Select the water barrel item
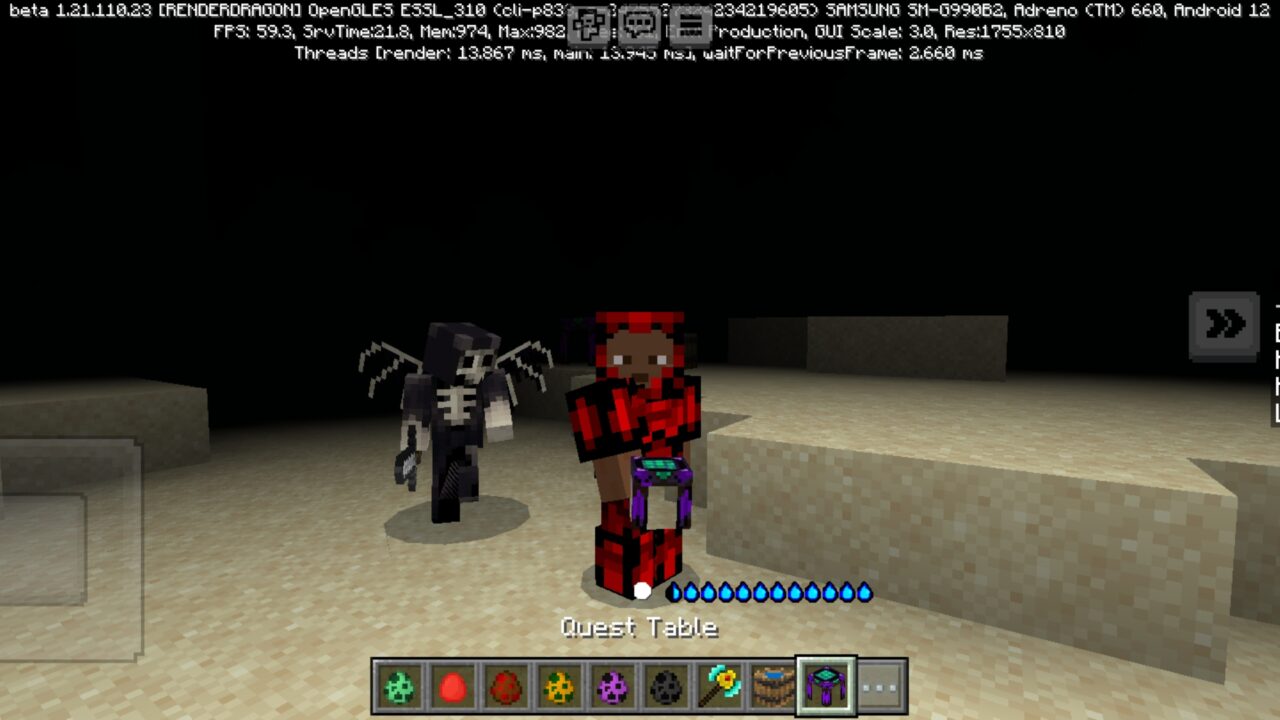1280x720 pixels. tap(774, 685)
